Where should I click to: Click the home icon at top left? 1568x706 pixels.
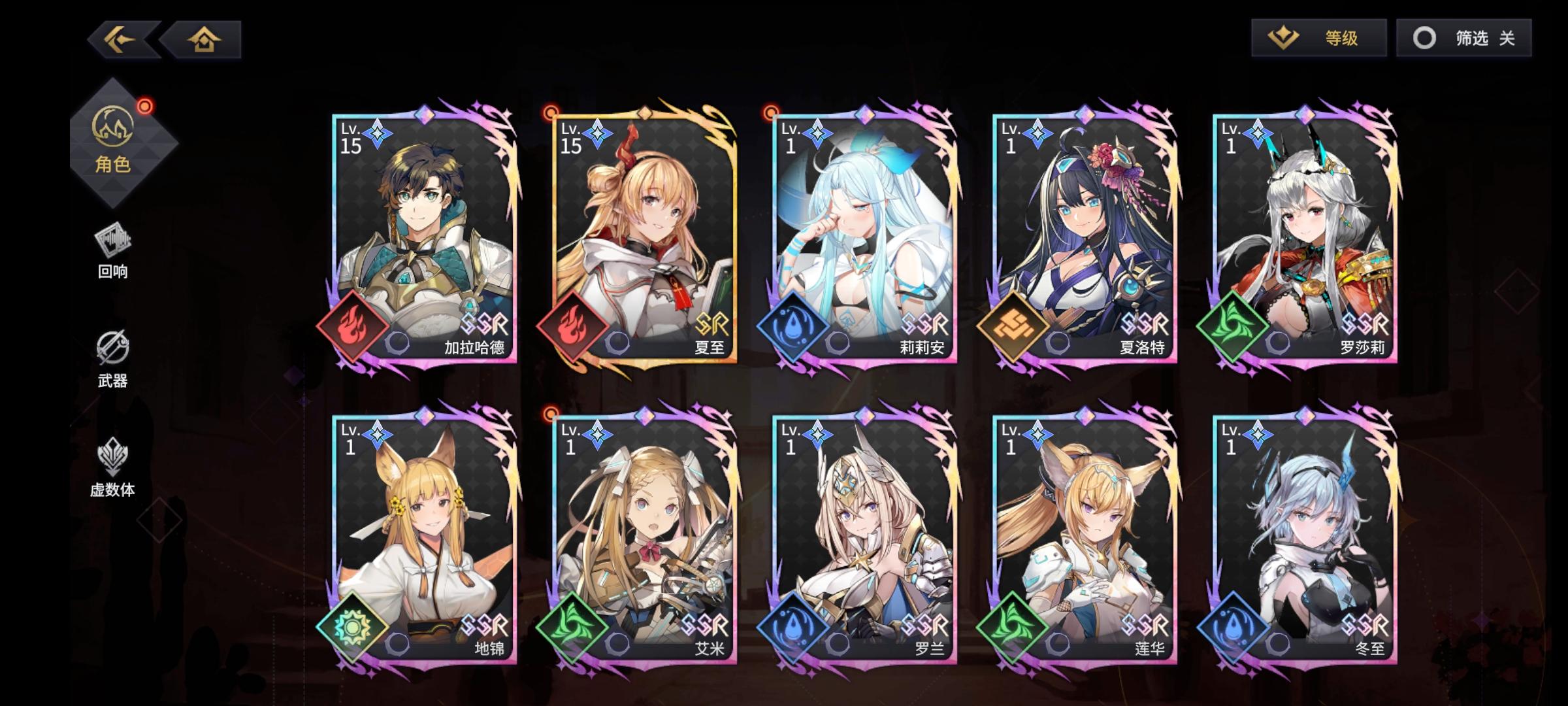point(204,41)
